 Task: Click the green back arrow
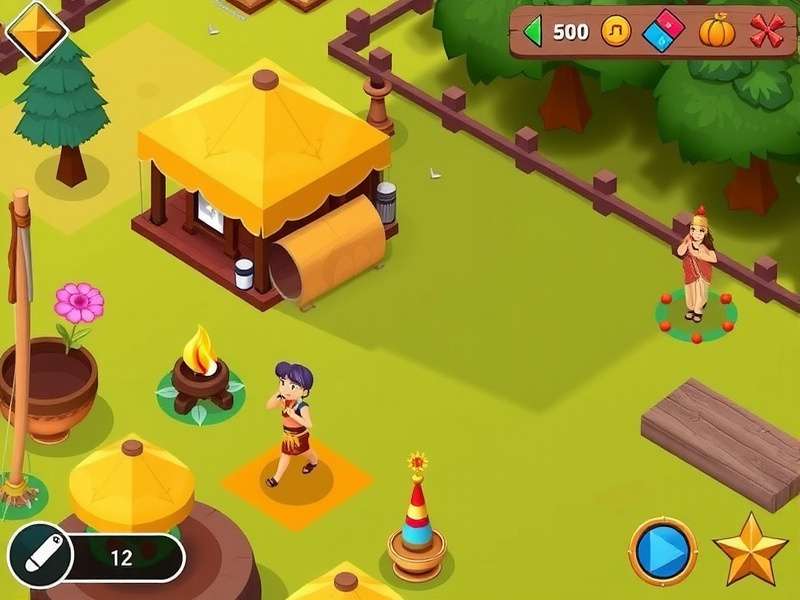[533, 31]
